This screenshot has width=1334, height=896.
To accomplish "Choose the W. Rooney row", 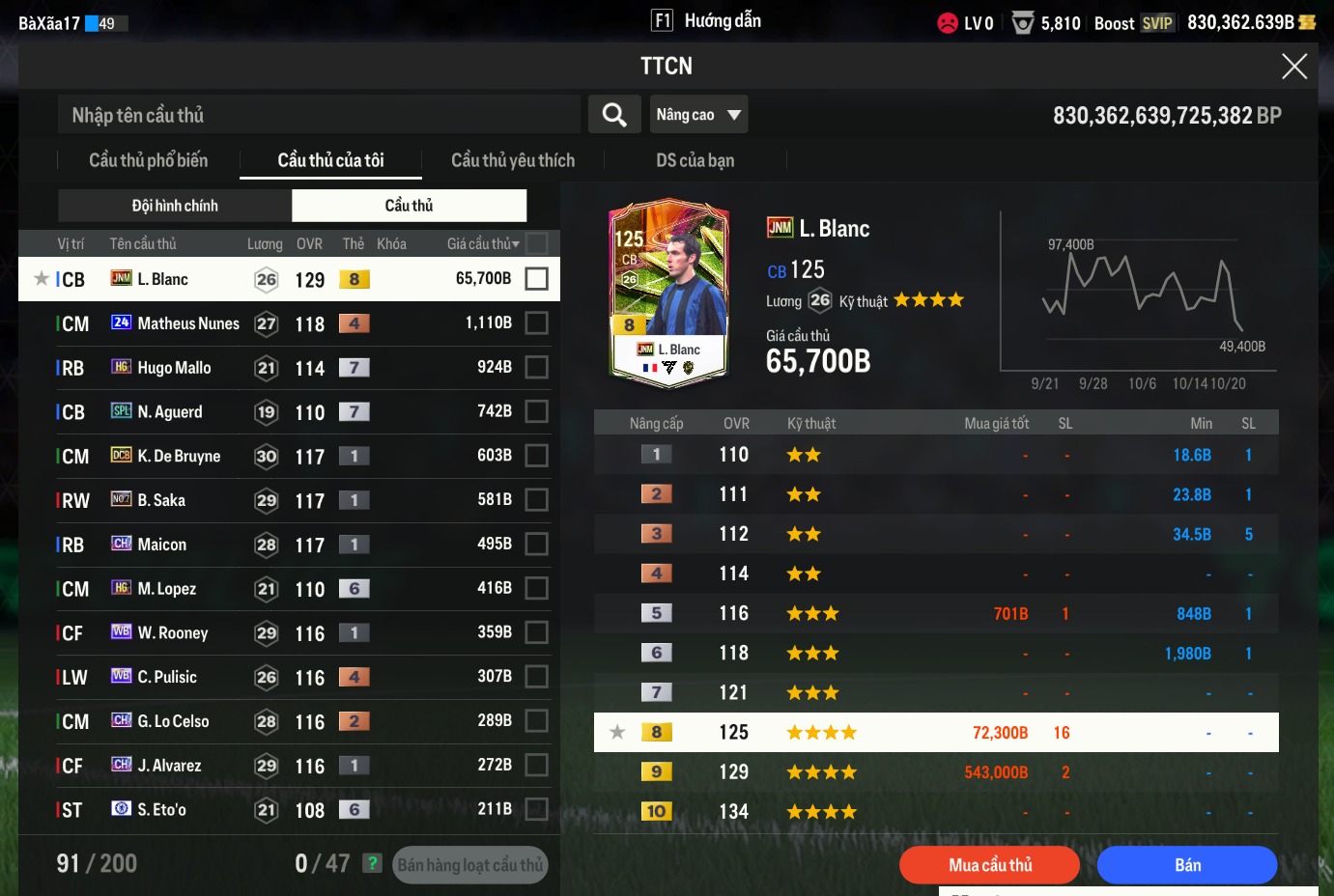I will 173,633.
